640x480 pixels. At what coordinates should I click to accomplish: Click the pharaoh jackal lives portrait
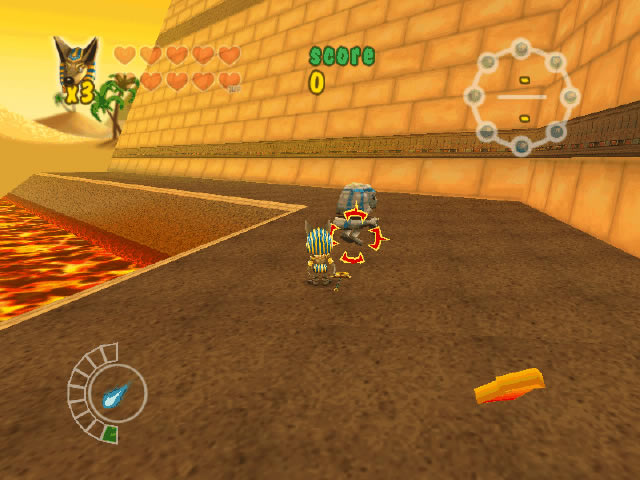click(x=73, y=66)
